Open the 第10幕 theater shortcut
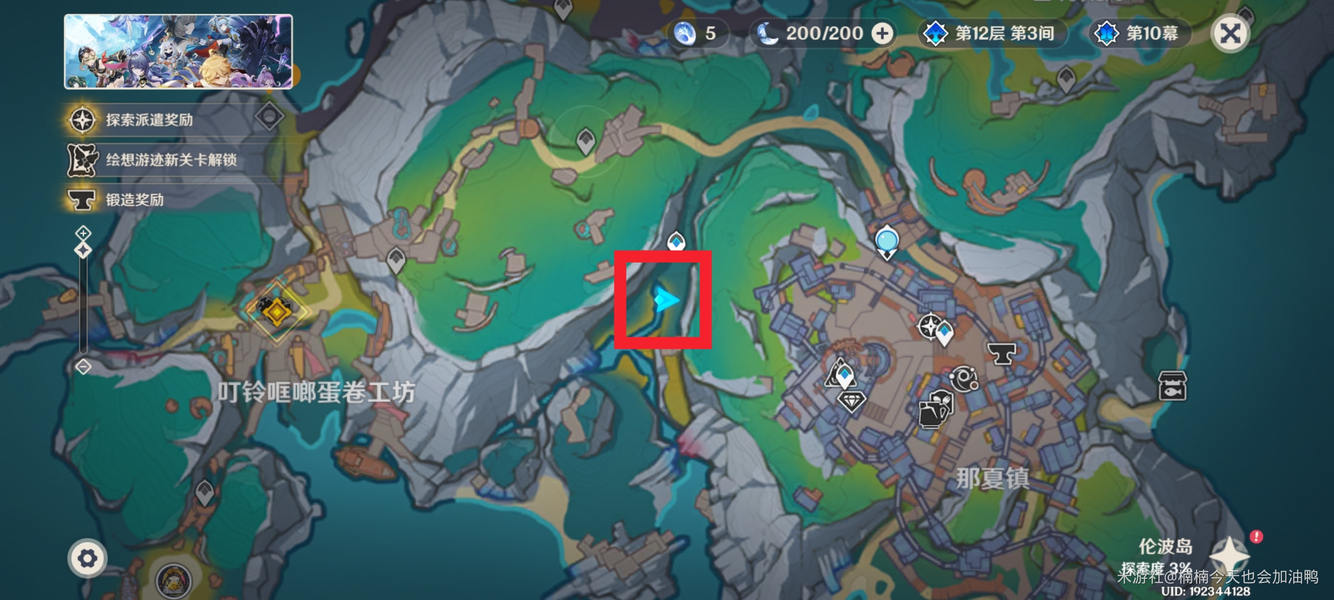 [1140, 34]
